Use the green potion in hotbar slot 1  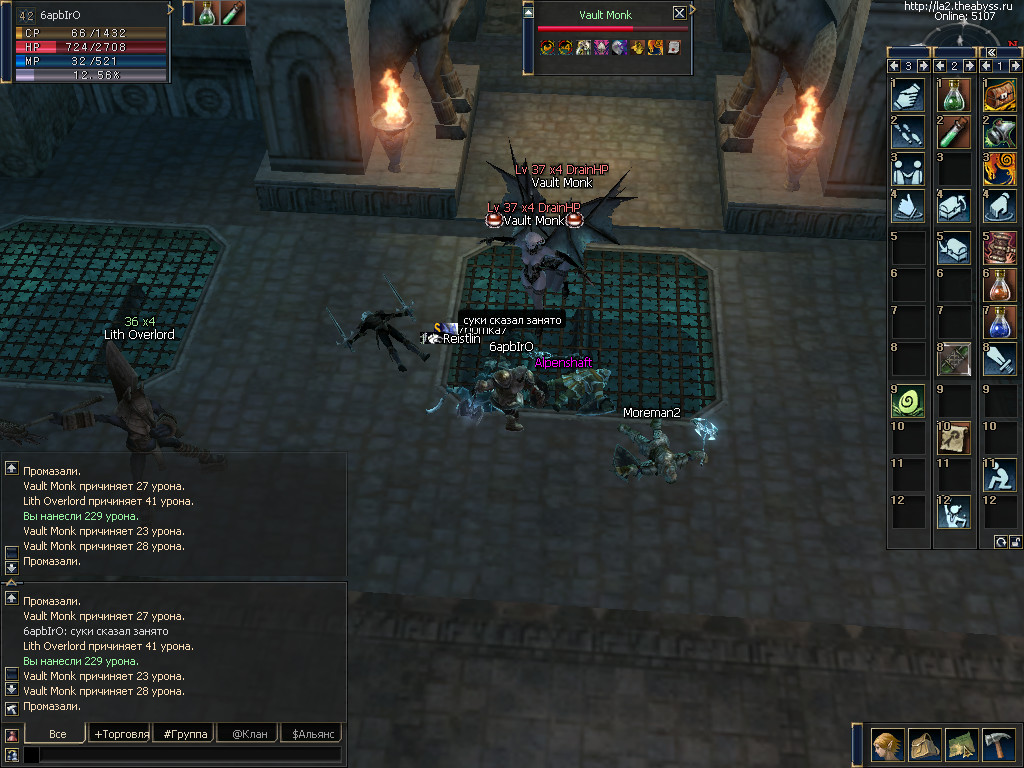[953, 96]
